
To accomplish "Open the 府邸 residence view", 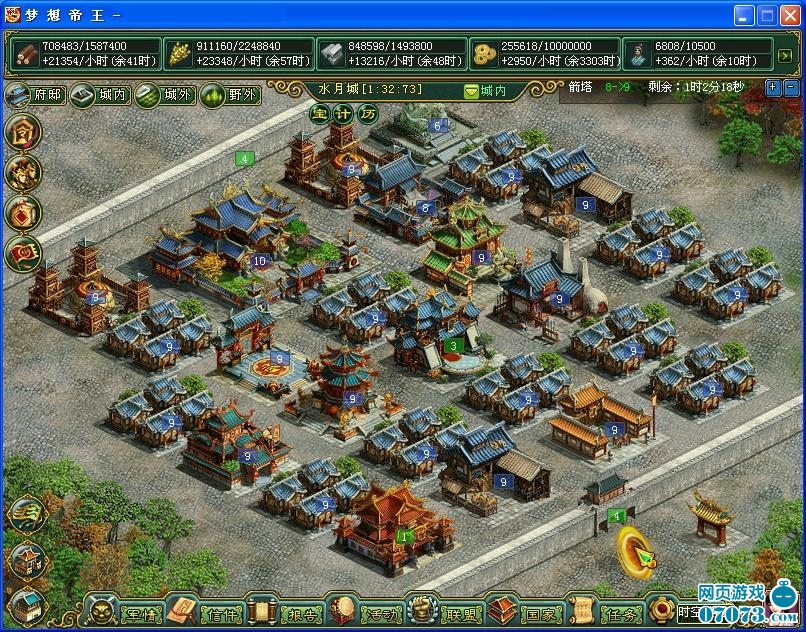I will point(35,96).
